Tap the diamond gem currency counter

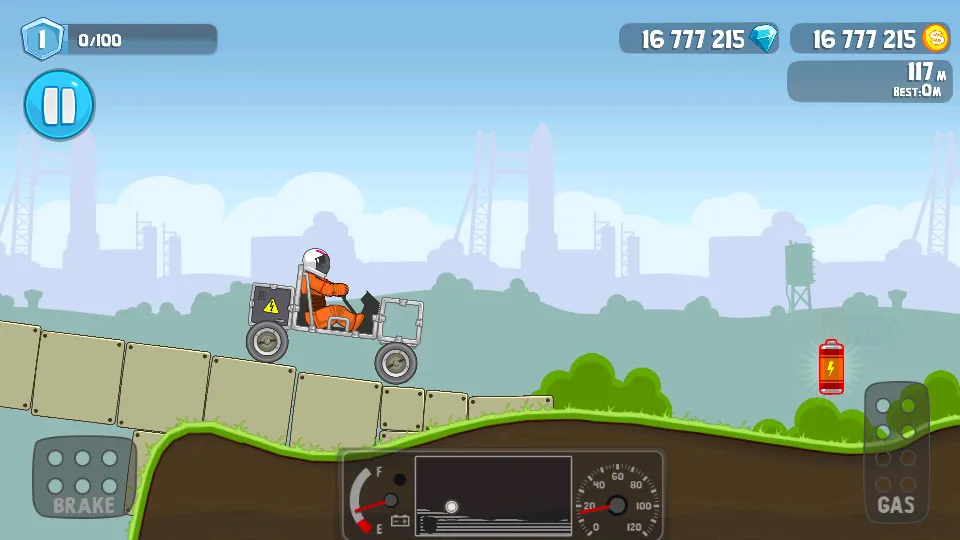[698, 39]
